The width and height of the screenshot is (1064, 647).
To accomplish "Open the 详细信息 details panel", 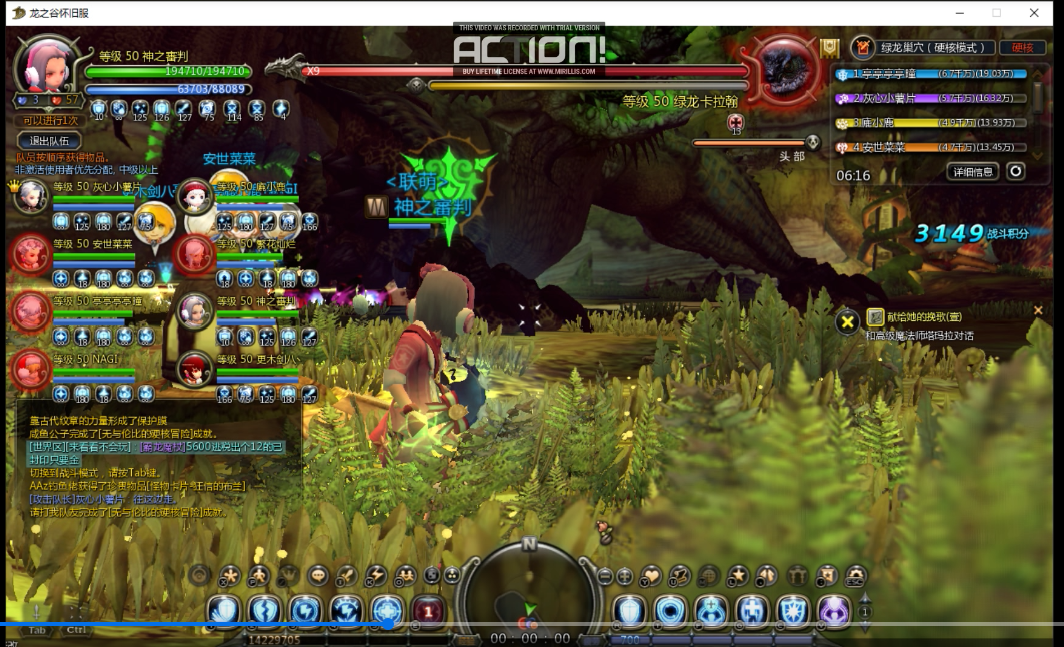I will tap(972, 172).
